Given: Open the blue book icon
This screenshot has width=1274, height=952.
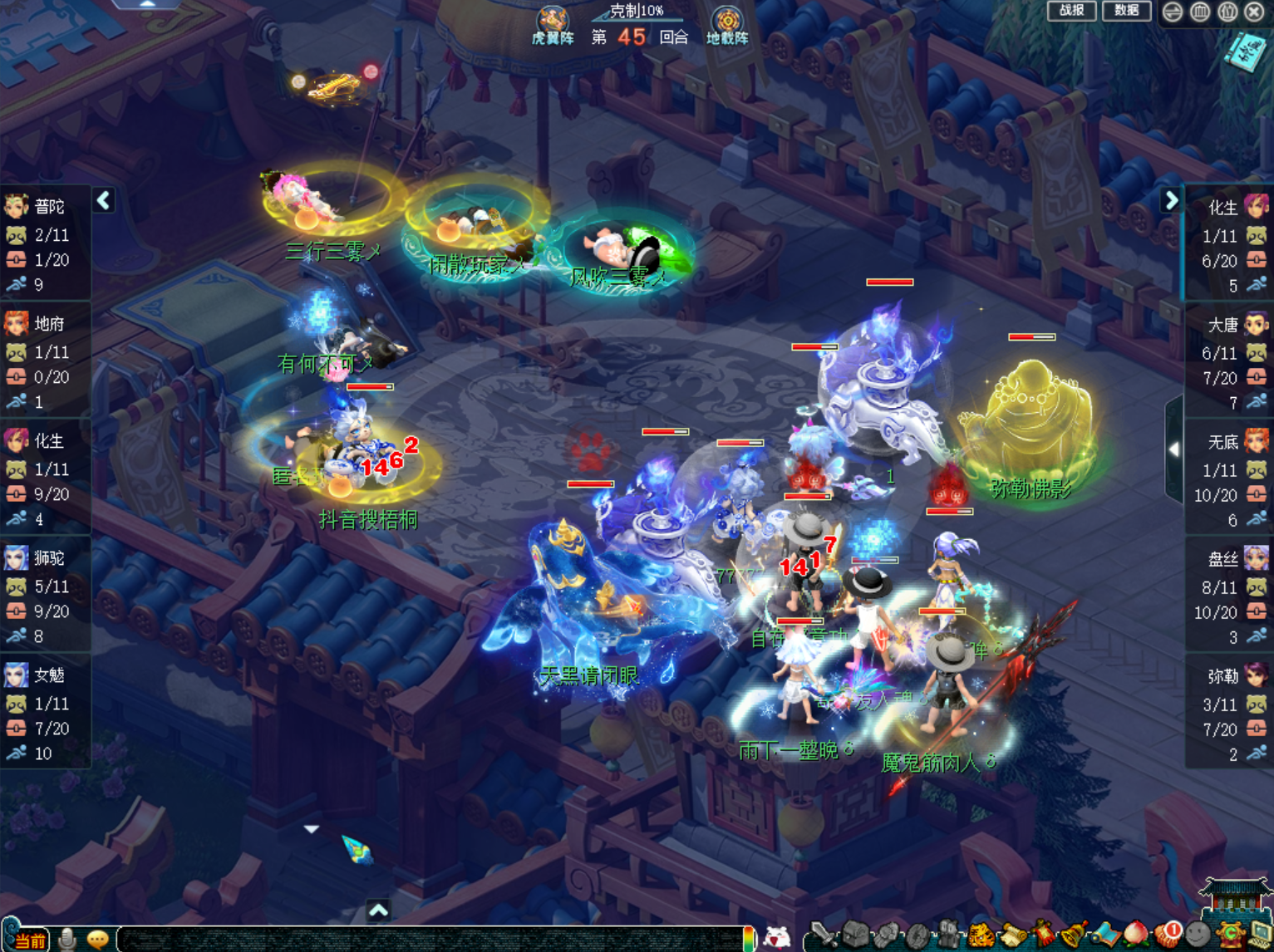Looking at the screenshot, I should click(1244, 53).
